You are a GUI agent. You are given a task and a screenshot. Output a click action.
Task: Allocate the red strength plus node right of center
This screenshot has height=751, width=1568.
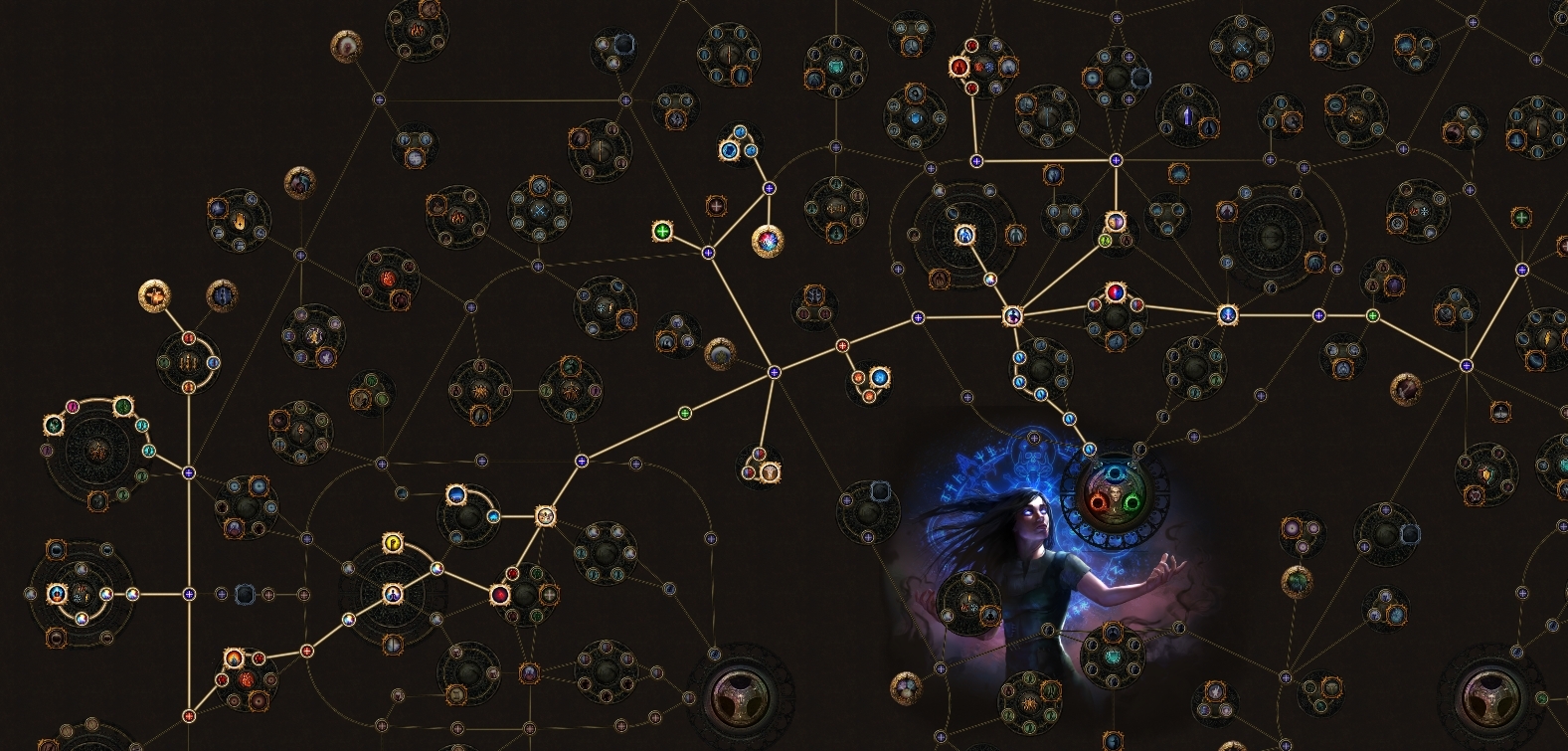click(843, 347)
